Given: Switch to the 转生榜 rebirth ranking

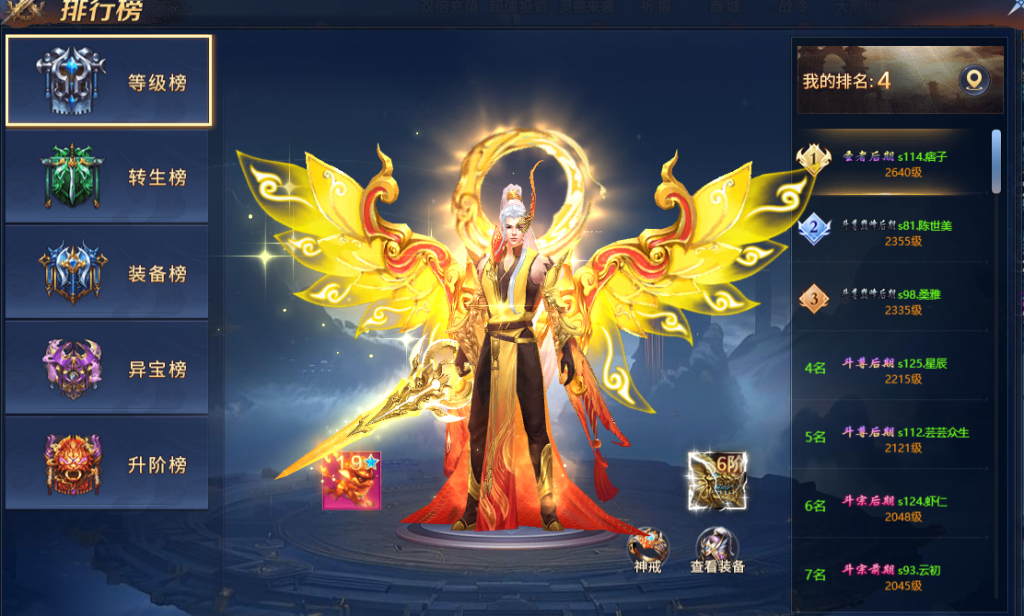Looking at the screenshot, I should coord(109,177).
